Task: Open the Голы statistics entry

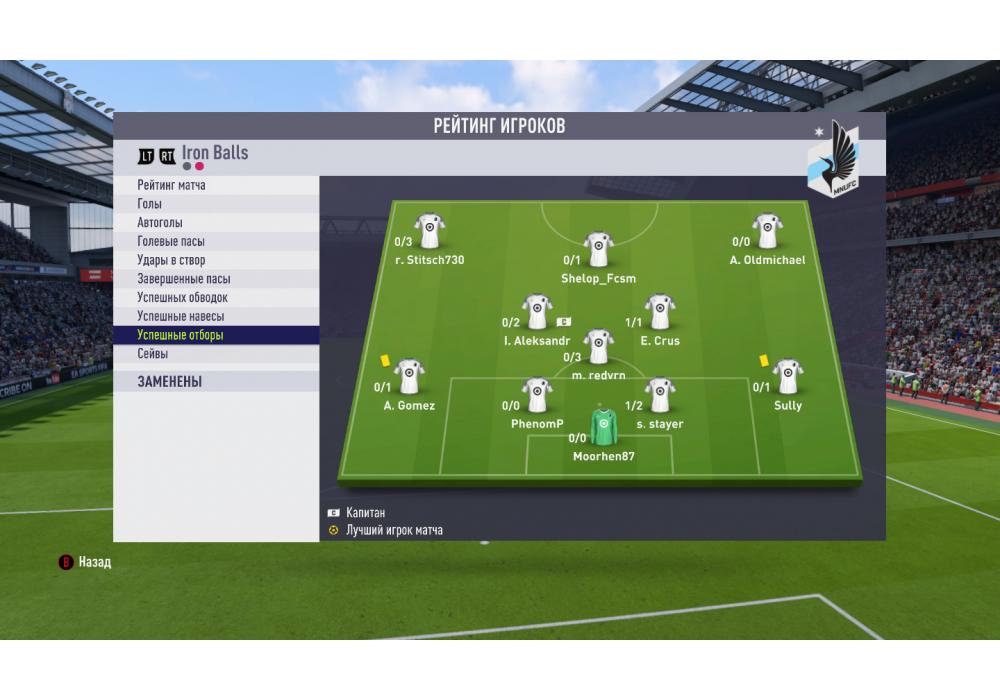Action: [x=150, y=204]
